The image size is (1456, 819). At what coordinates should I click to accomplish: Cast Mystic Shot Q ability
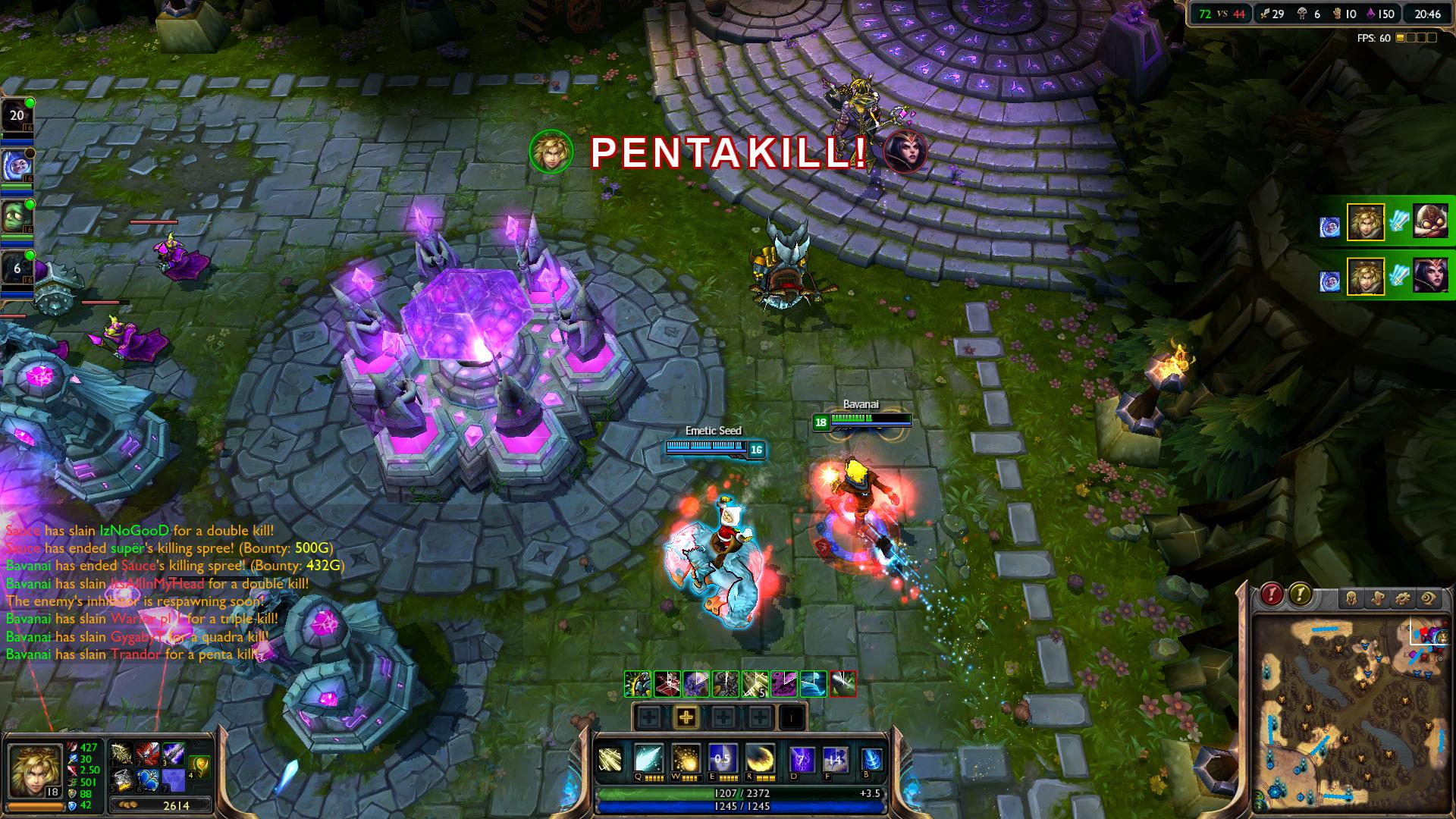(648, 758)
